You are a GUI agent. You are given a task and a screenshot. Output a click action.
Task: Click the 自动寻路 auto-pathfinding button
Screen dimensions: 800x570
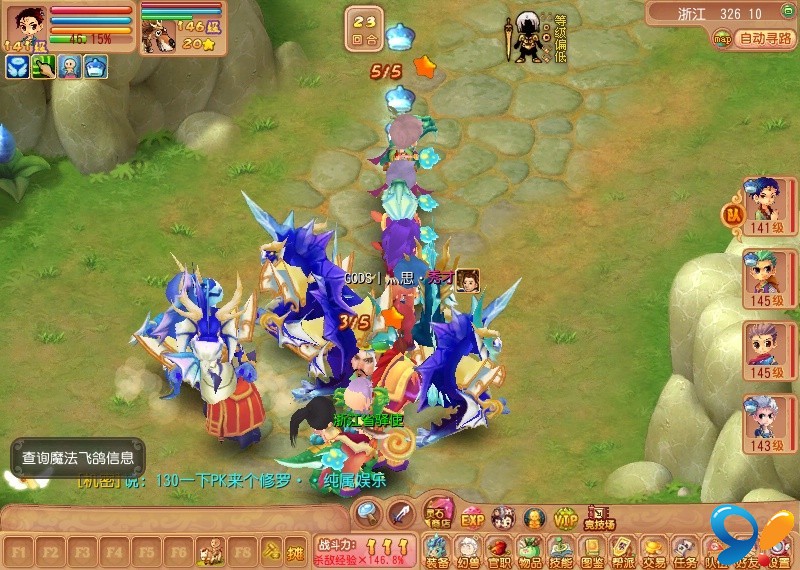click(x=767, y=39)
